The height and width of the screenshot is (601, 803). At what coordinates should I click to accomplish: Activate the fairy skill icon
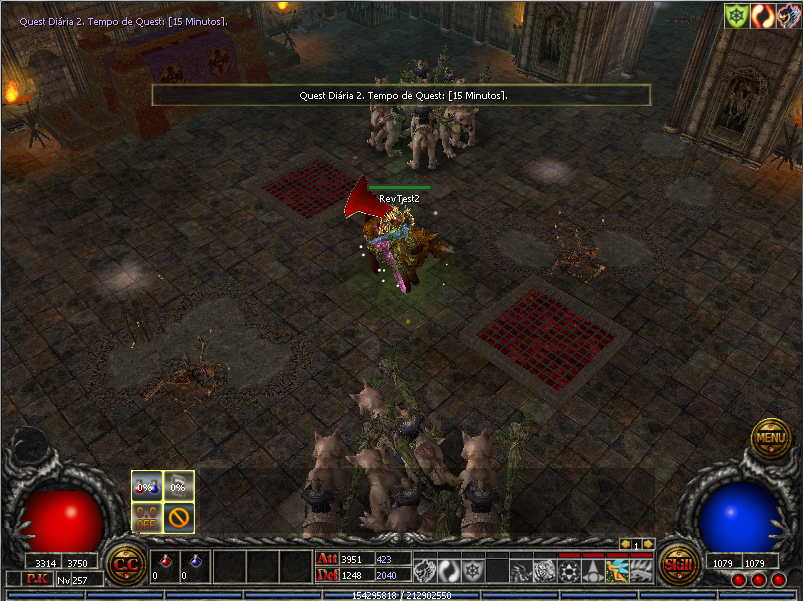pos(616,571)
